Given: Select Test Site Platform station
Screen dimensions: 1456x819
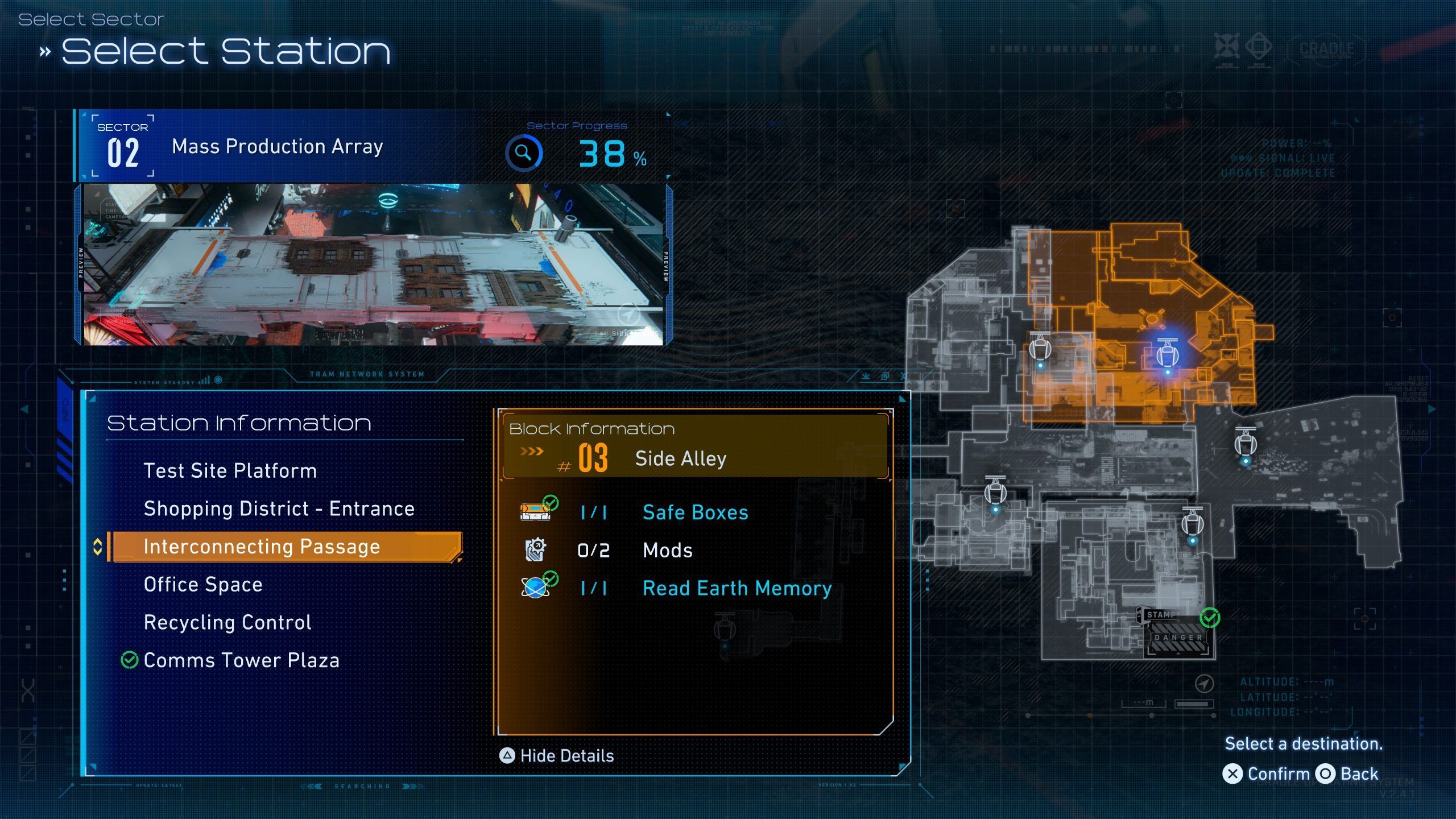Looking at the screenshot, I should [230, 471].
